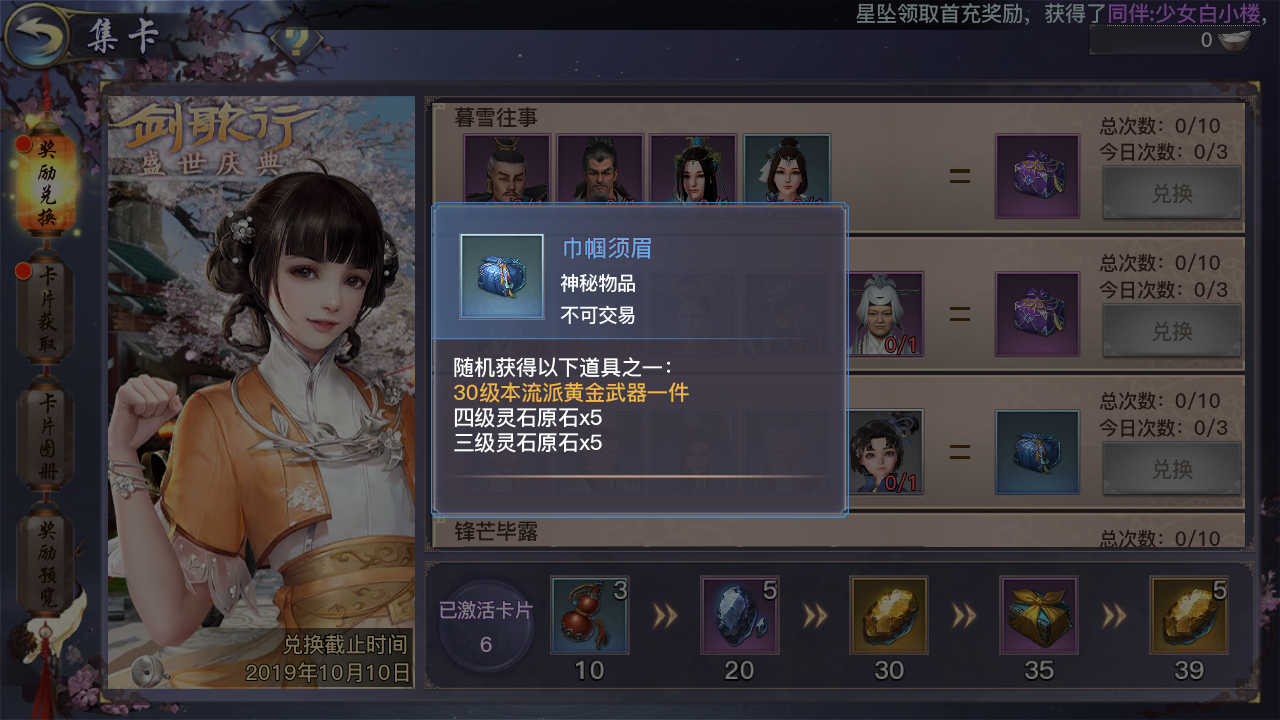Click the 兑换 button for 暮雪往事

click(1171, 193)
